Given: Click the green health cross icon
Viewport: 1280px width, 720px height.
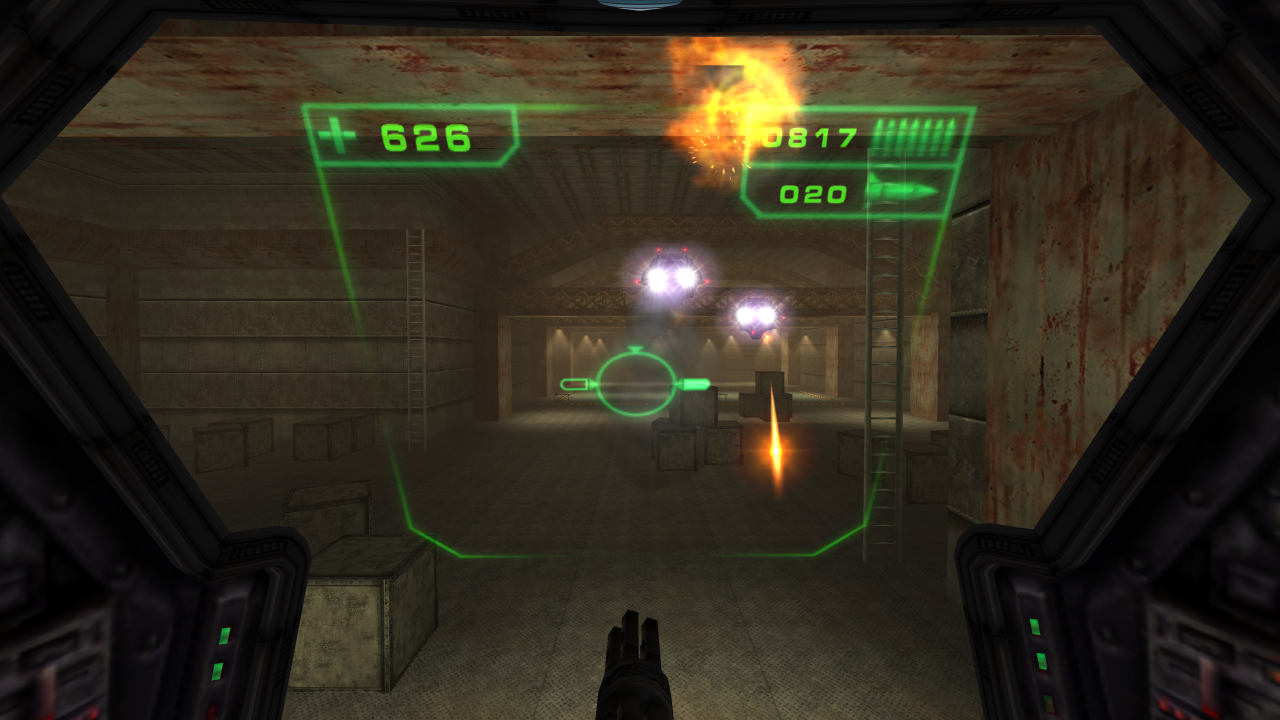Looking at the screenshot, I should [x=336, y=135].
